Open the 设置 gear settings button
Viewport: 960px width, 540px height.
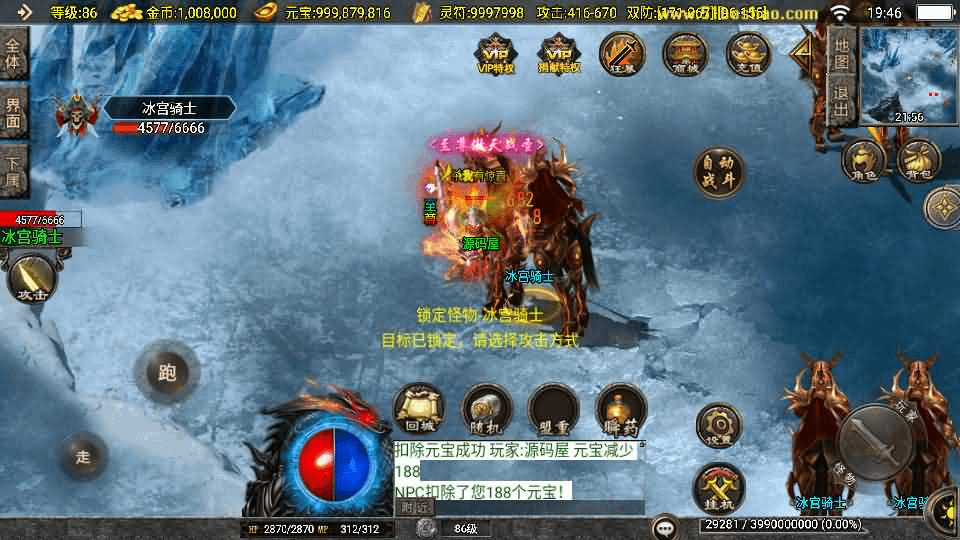(719, 427)
